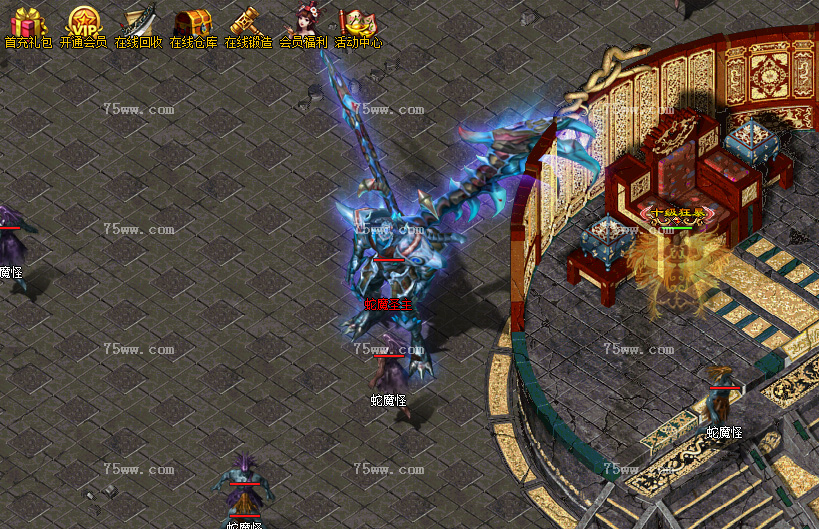819x529 pixels.
Task: Show the 会员福利 member benefits
Action: coord(303,22)
